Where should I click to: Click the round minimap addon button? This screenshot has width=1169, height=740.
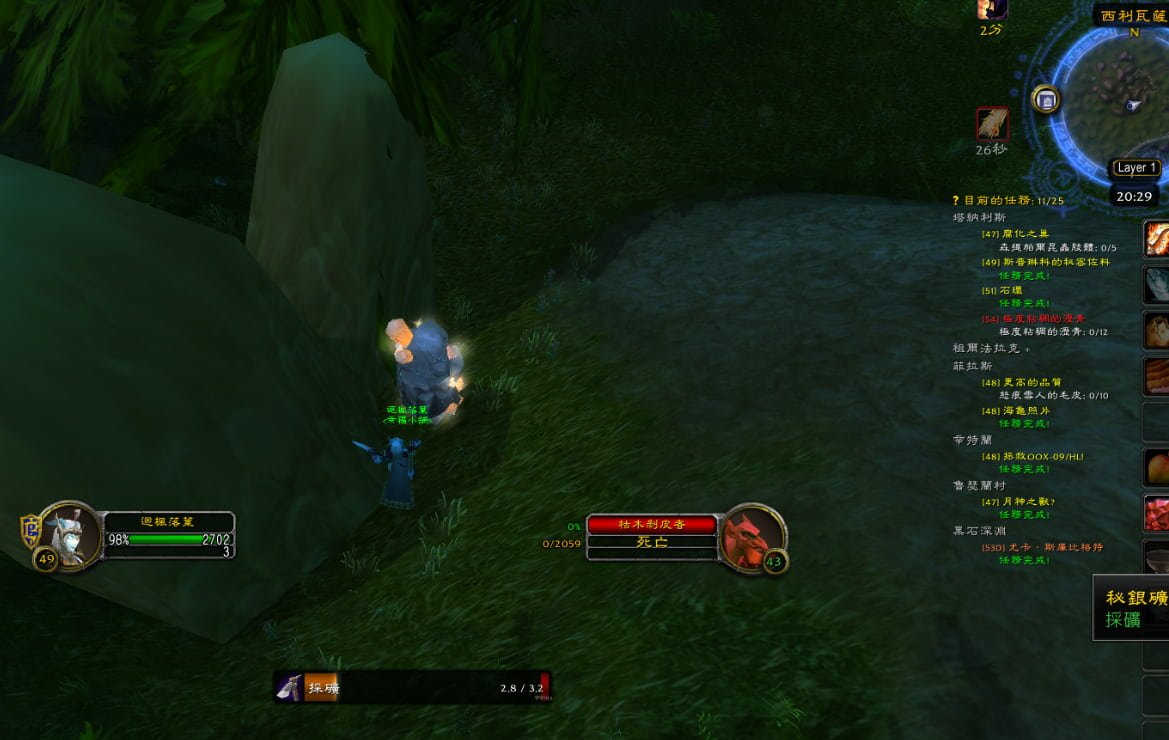1046,99
